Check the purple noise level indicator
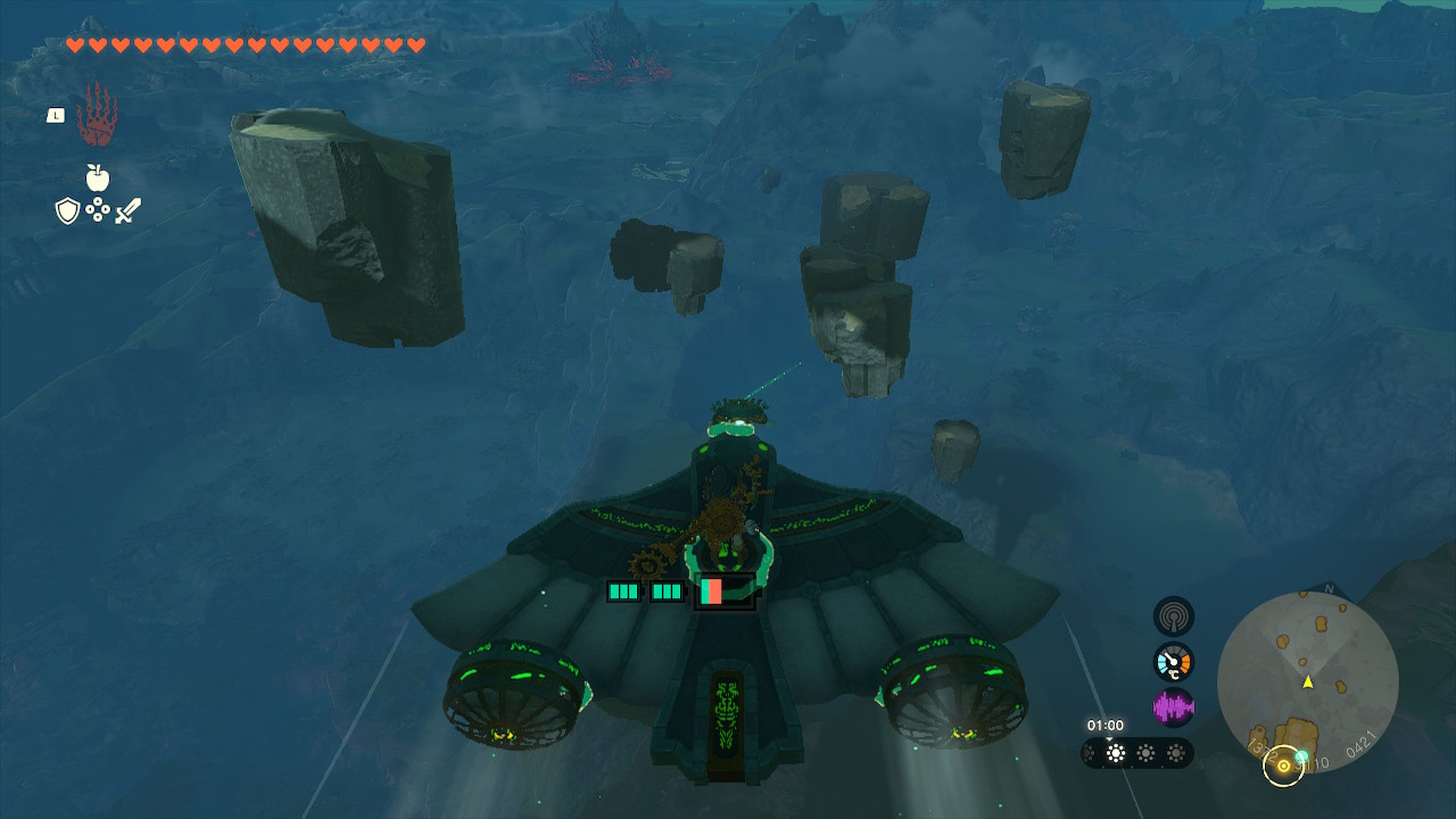 pos(1174,707)
